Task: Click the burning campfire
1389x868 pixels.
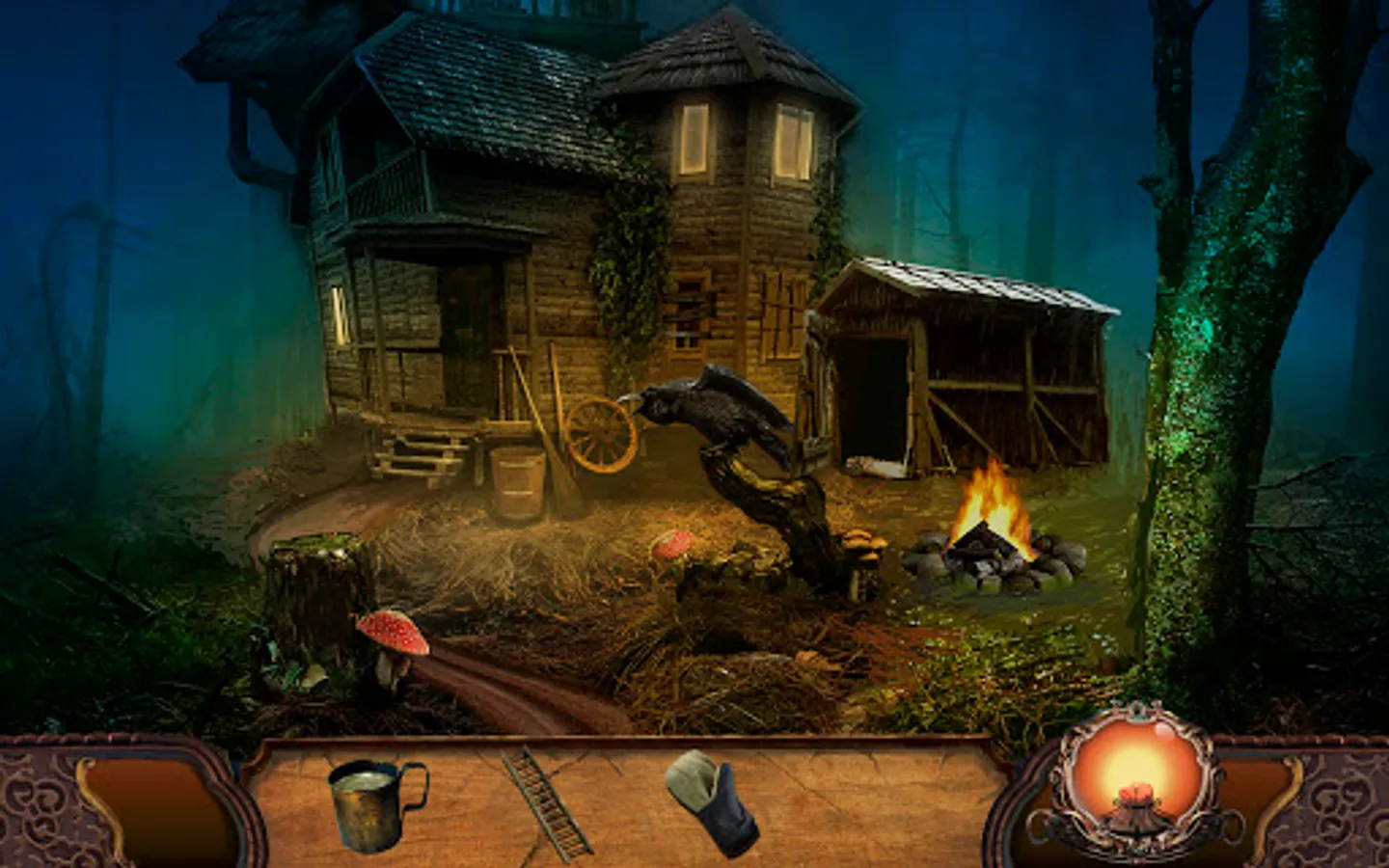Action: [x=989, y=511]
